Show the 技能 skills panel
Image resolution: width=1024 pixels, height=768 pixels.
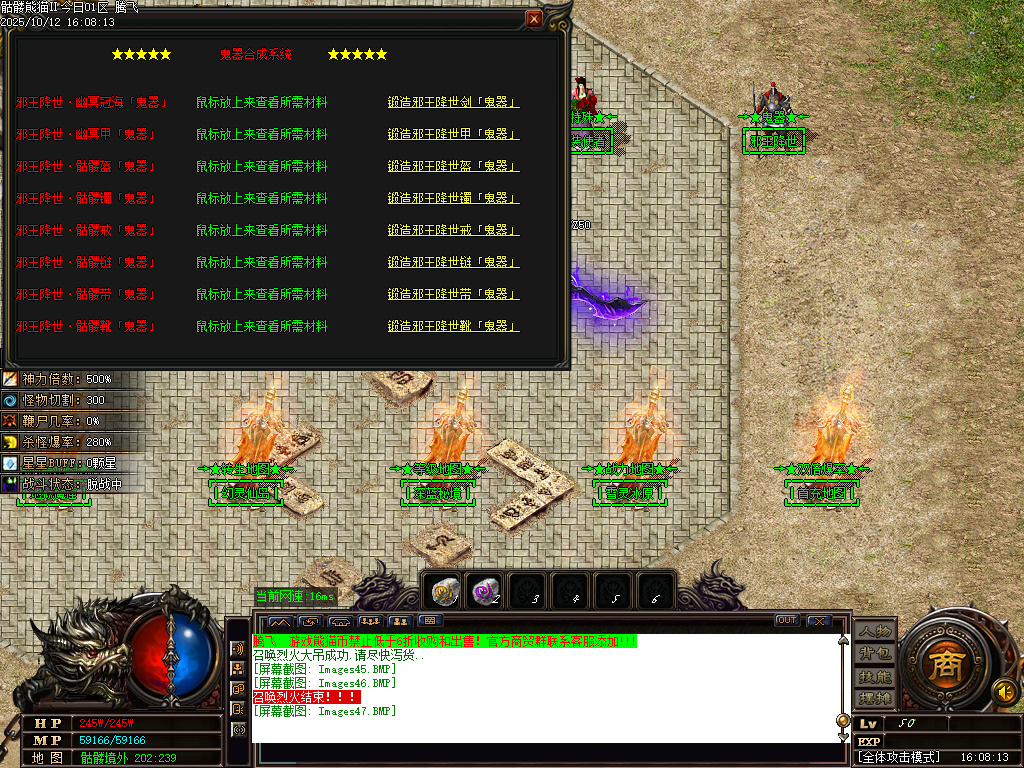pyautogui.click(x=874, y=676)
